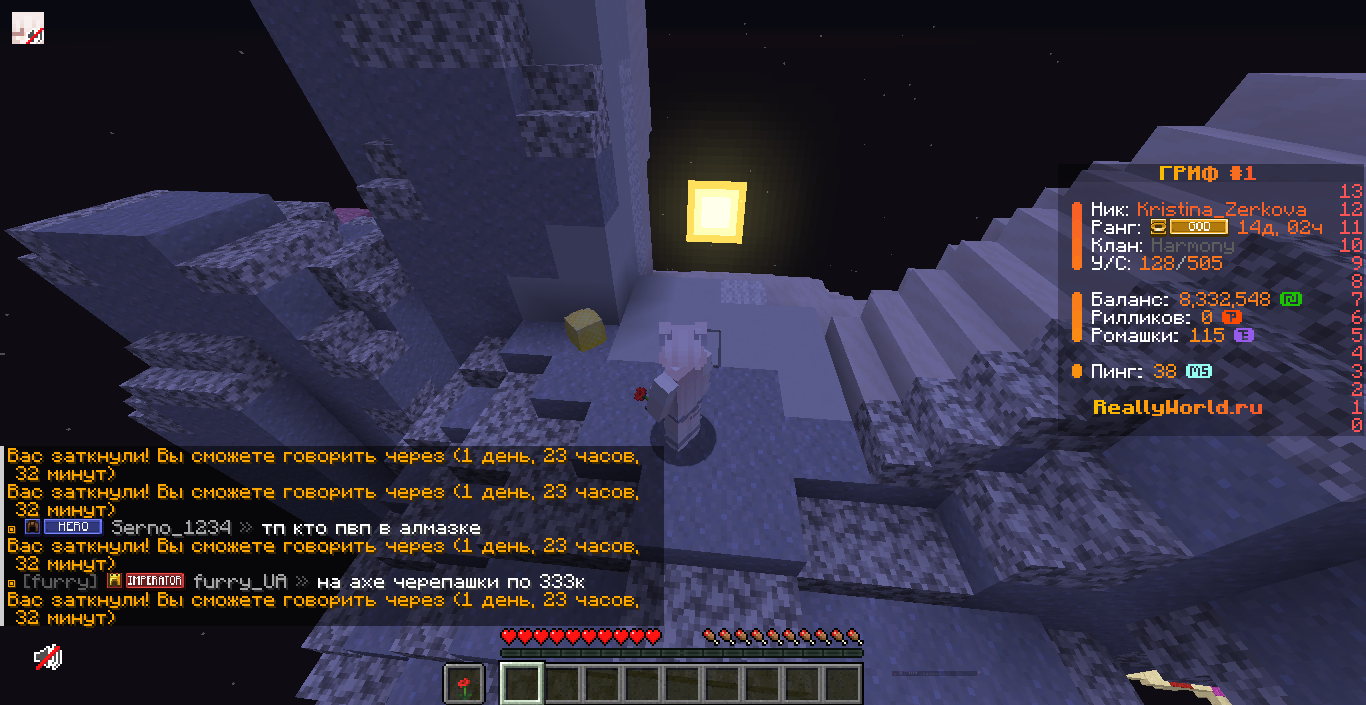
Task: Click furry_UA's name in chat
Action: coord(240,581)
